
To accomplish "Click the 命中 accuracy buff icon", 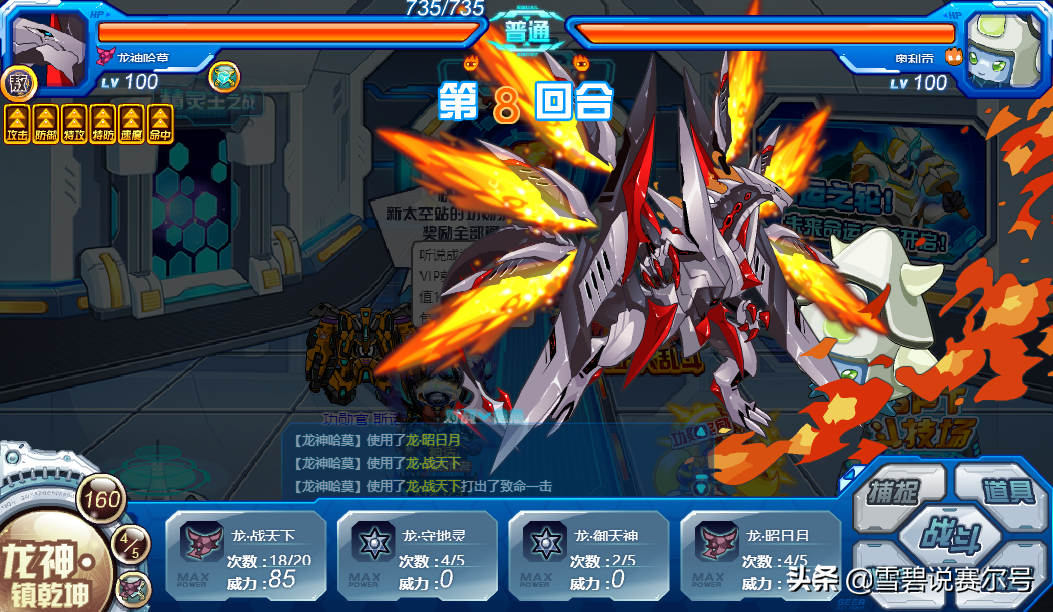I will 159,124.
